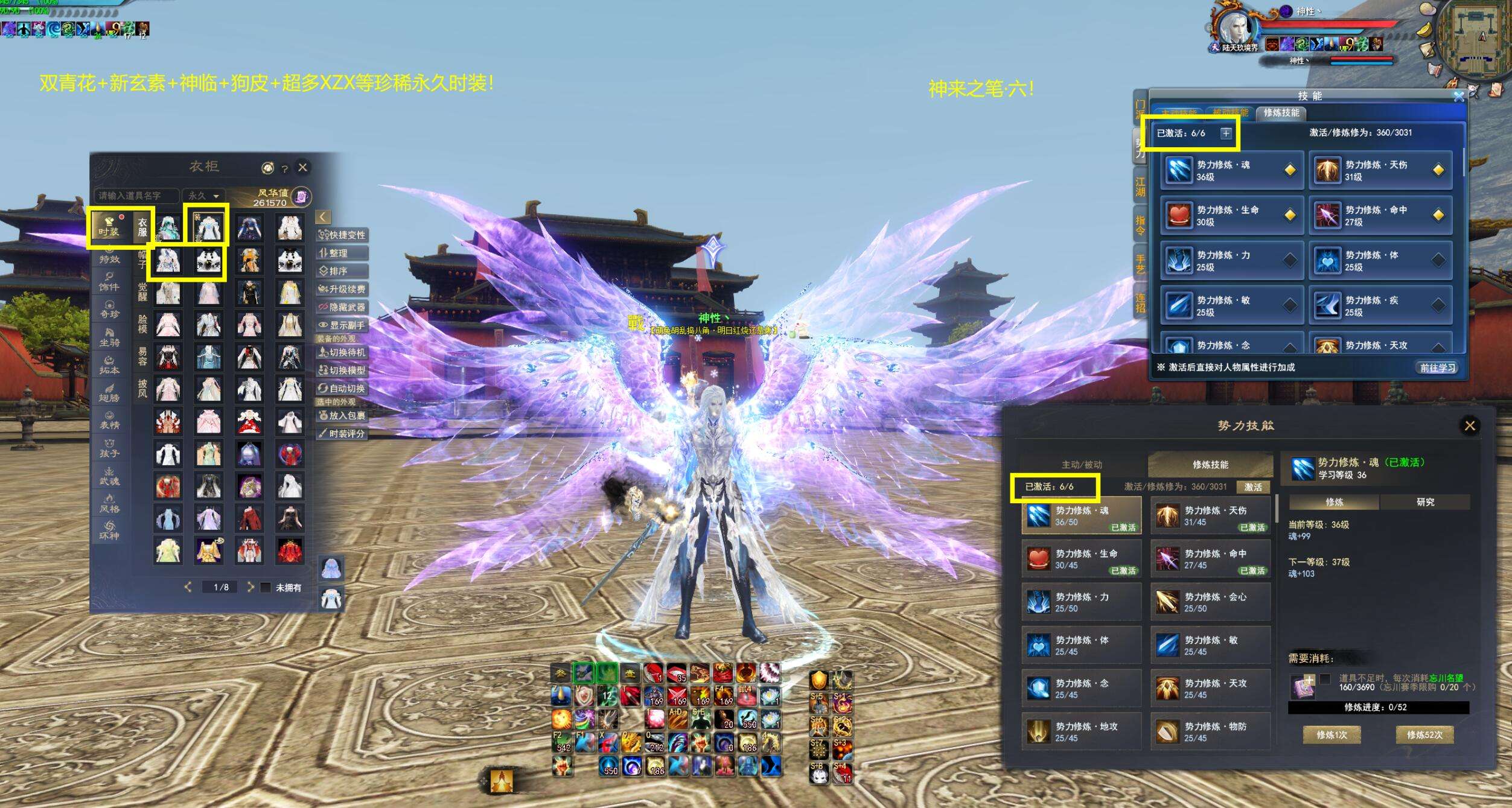
Task: Open the 研究 tab
Action: (1425, 502)
